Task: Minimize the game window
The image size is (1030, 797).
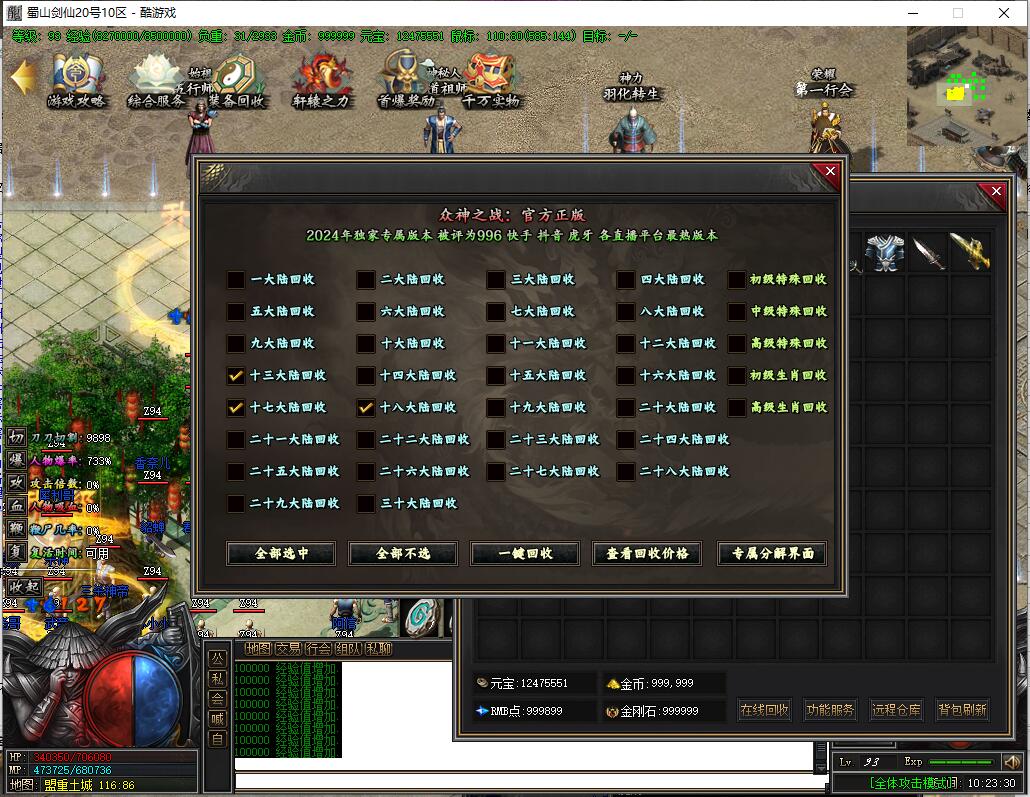Action: (912, 13)
